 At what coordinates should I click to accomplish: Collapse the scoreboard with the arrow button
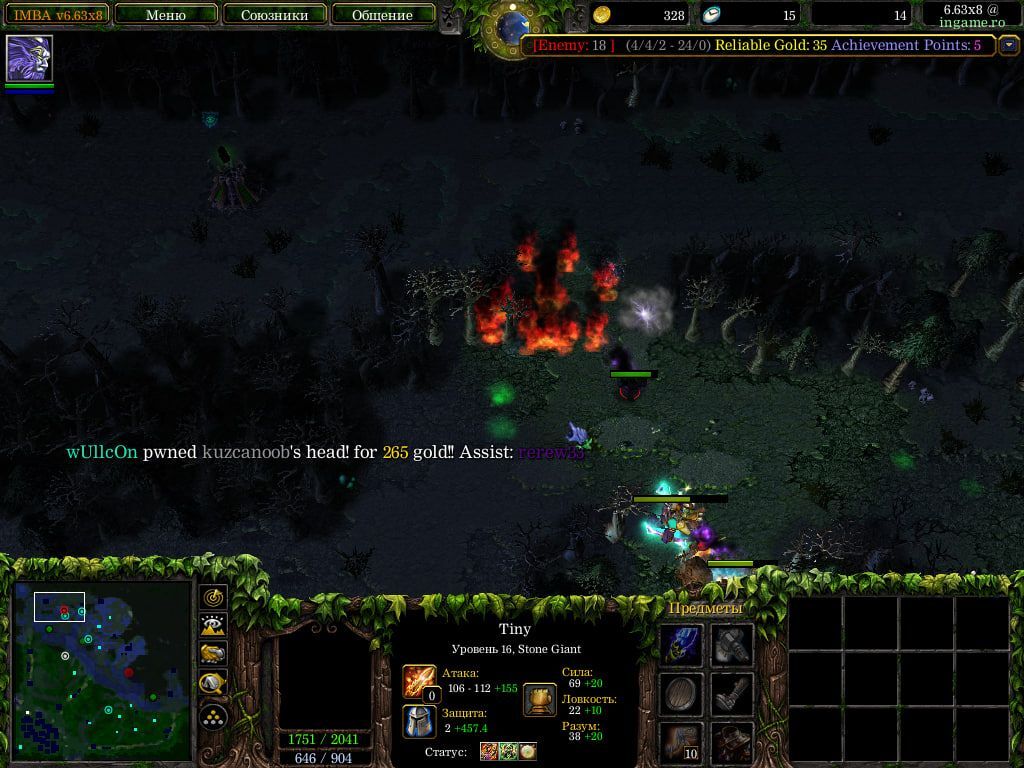click(x=1008, y=45)
